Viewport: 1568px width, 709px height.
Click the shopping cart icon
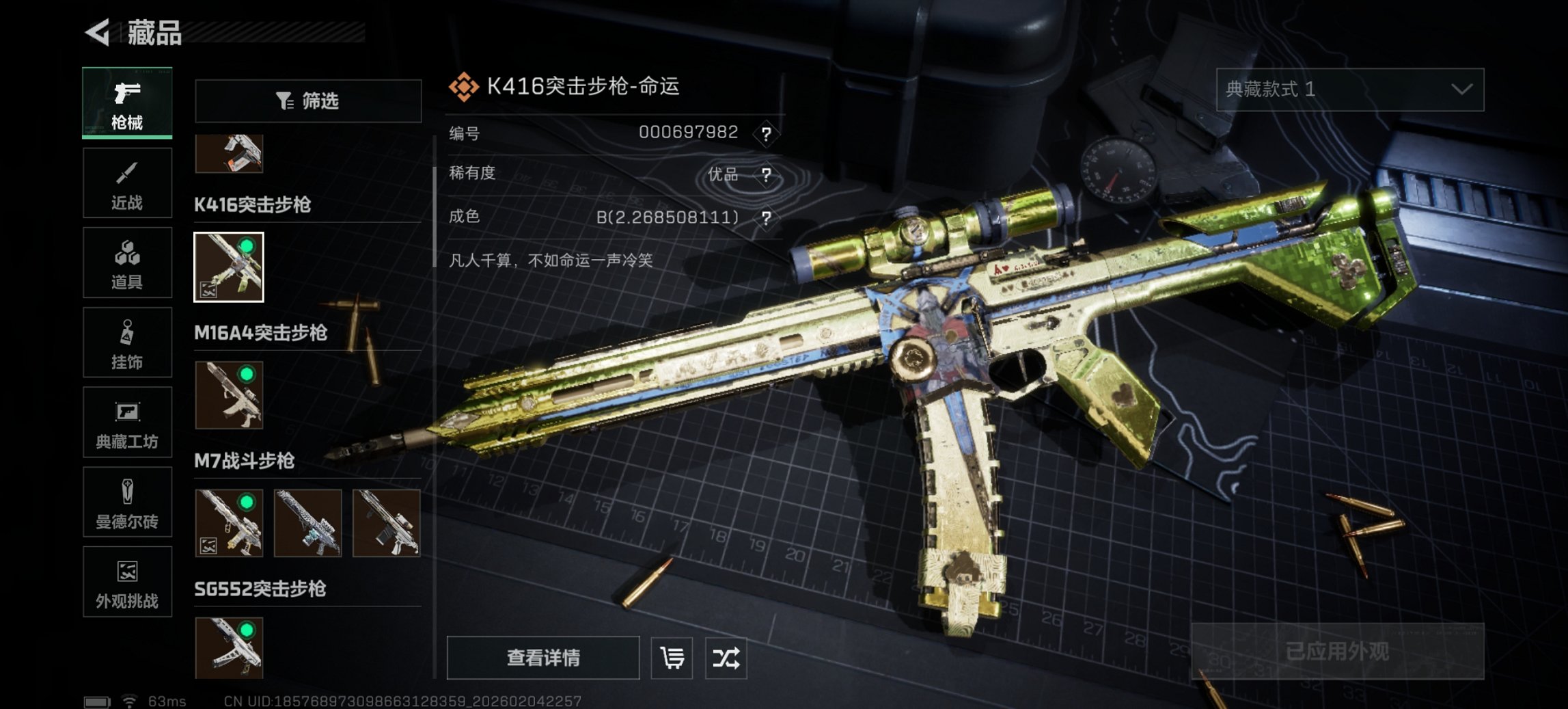click(x=672, y=658)
